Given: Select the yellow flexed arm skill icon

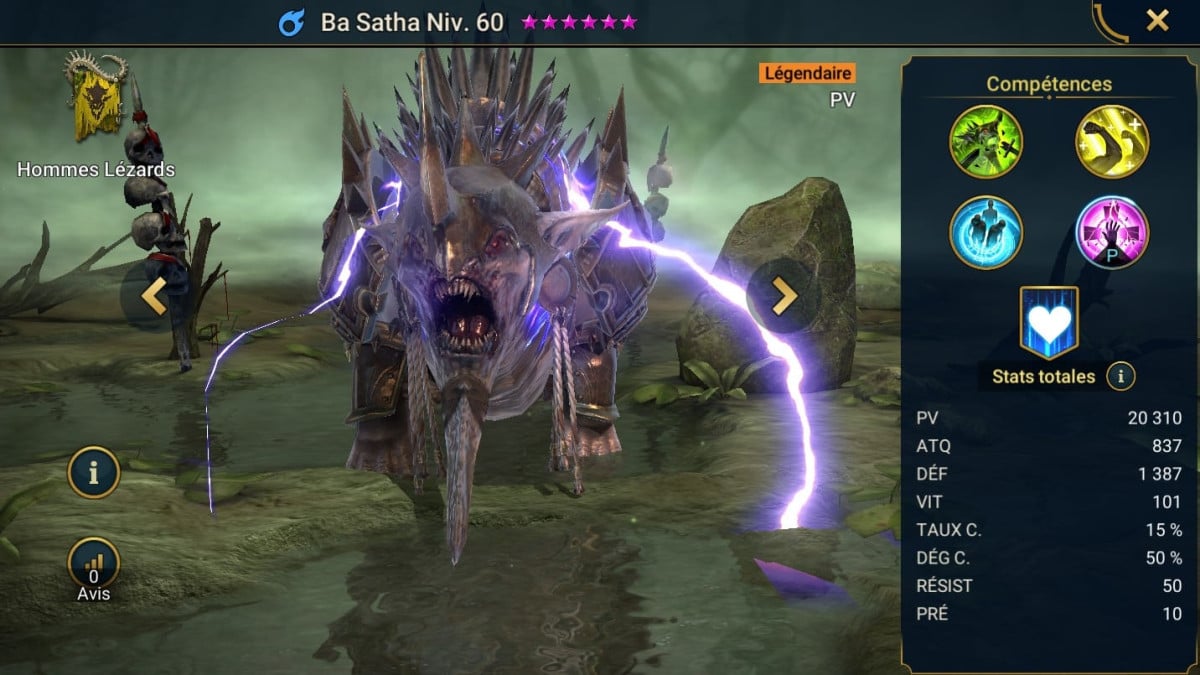Looking at the screenshot, I should click(x=1112, y=141).
